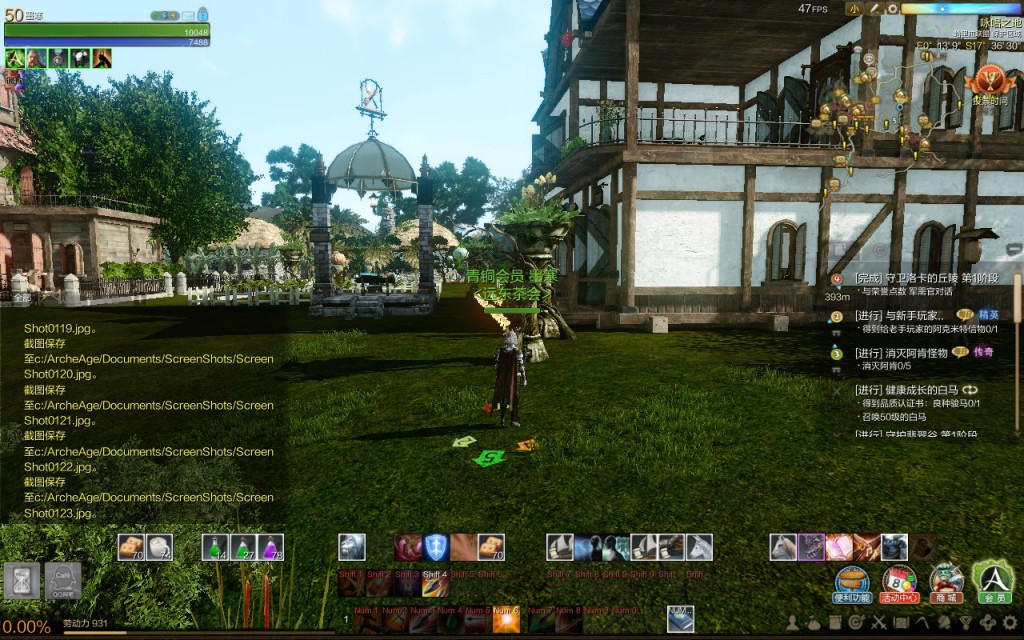
Task: Select the 消灭阿肯怪物 quest in tracker
Action: click(900, 353)
